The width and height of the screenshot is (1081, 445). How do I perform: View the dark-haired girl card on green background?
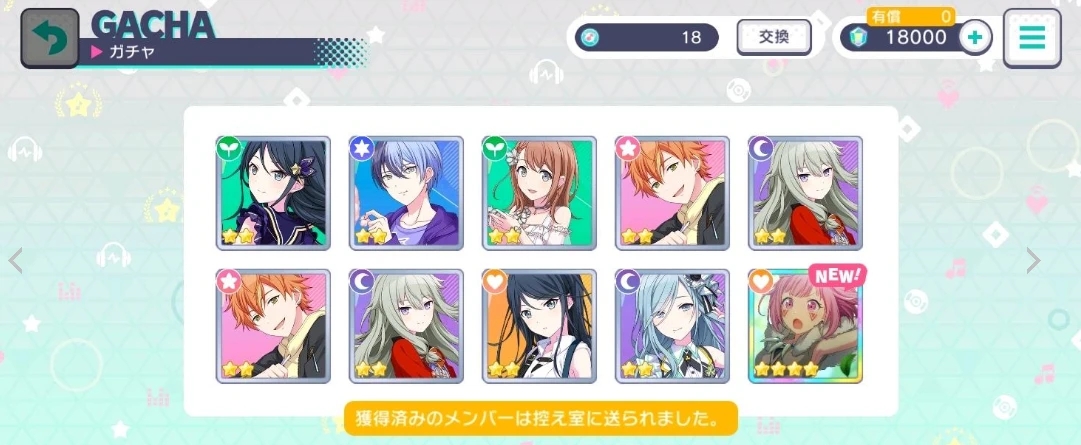tap(273, 192)
